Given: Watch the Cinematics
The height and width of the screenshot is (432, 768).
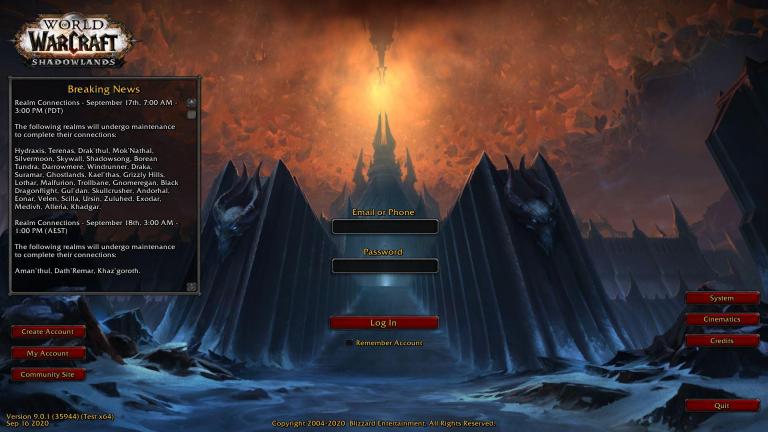Looking at the screenshot, I should click(x=721, y=319).
